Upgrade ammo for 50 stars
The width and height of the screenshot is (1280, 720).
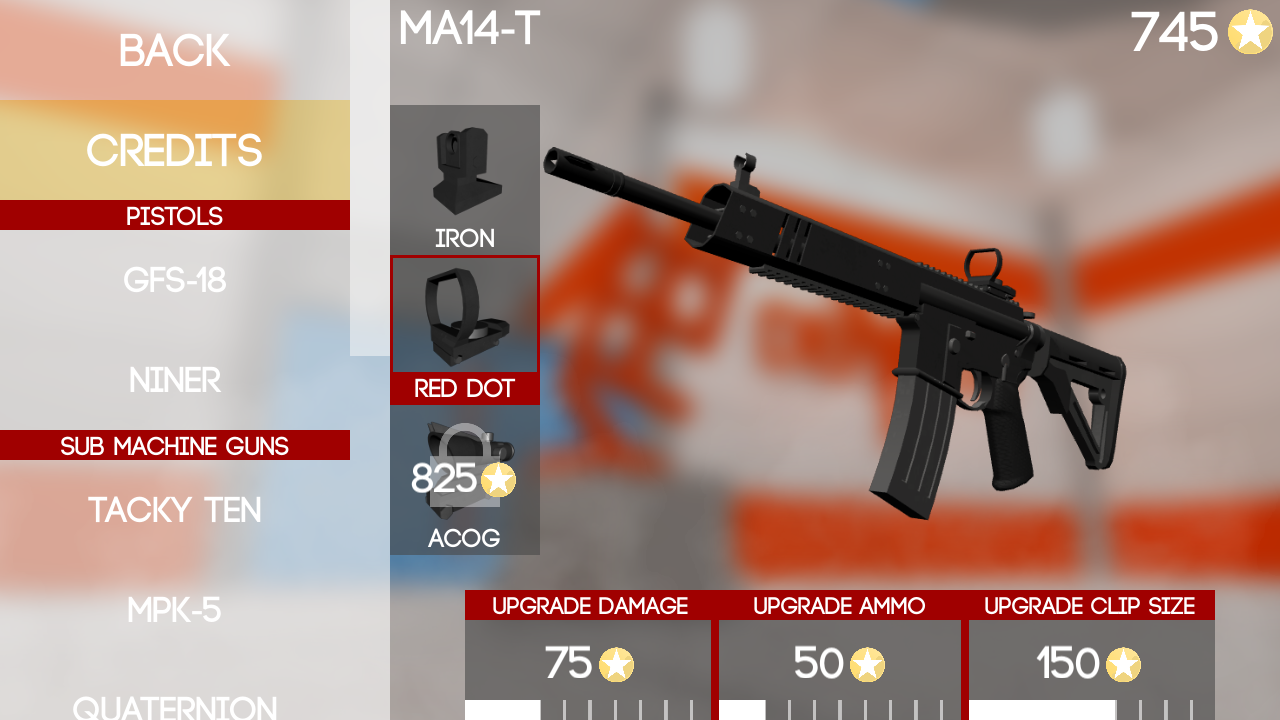839,664
